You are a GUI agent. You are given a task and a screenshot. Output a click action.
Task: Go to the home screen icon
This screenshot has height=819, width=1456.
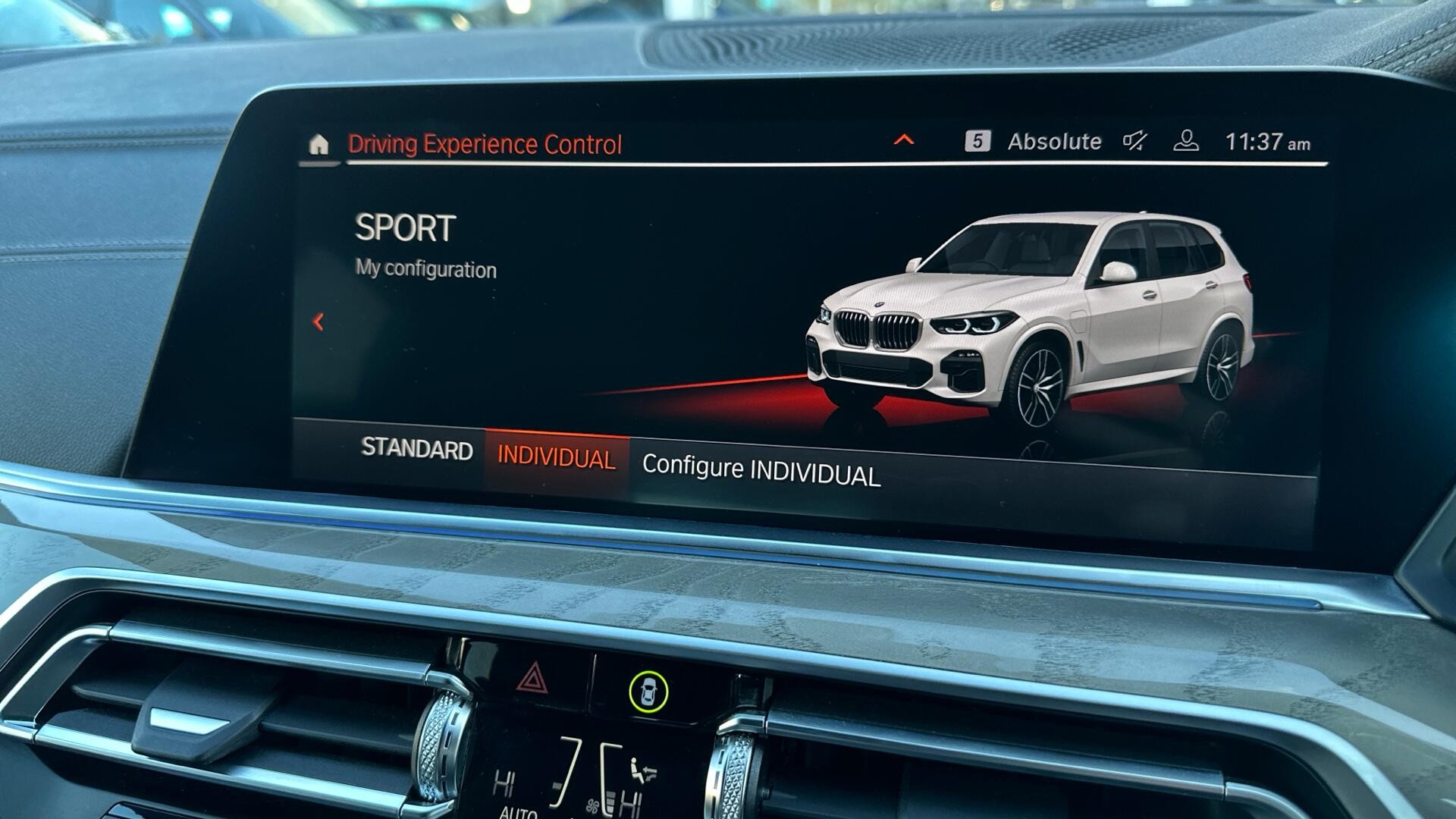[318, 144]
